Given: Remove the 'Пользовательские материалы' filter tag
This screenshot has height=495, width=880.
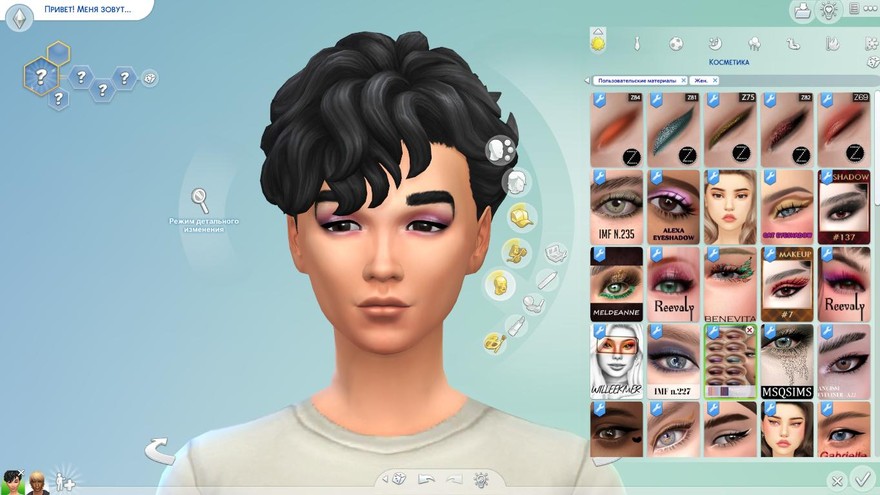Looking at the screenshot, I should (684, 80).
